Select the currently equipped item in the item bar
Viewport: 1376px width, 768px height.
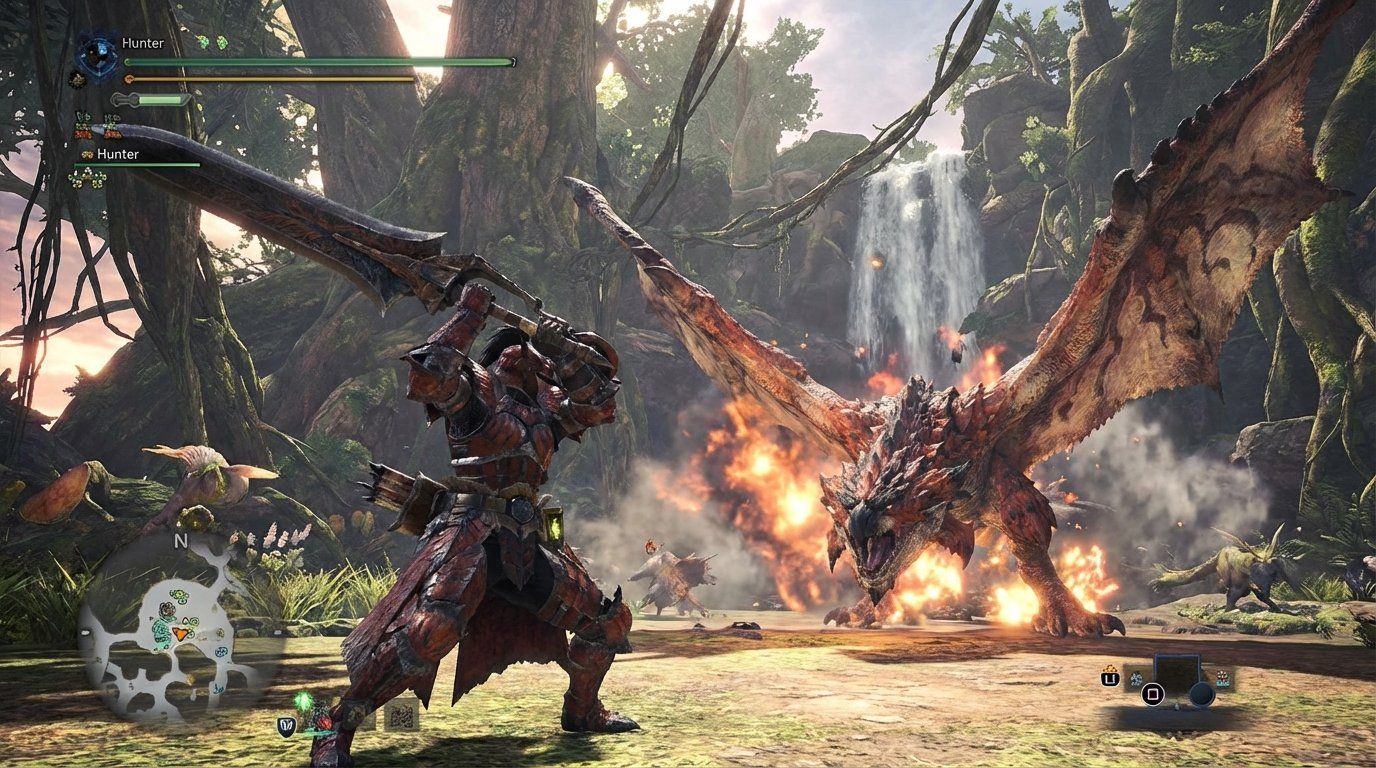[x=1177, y=673]
